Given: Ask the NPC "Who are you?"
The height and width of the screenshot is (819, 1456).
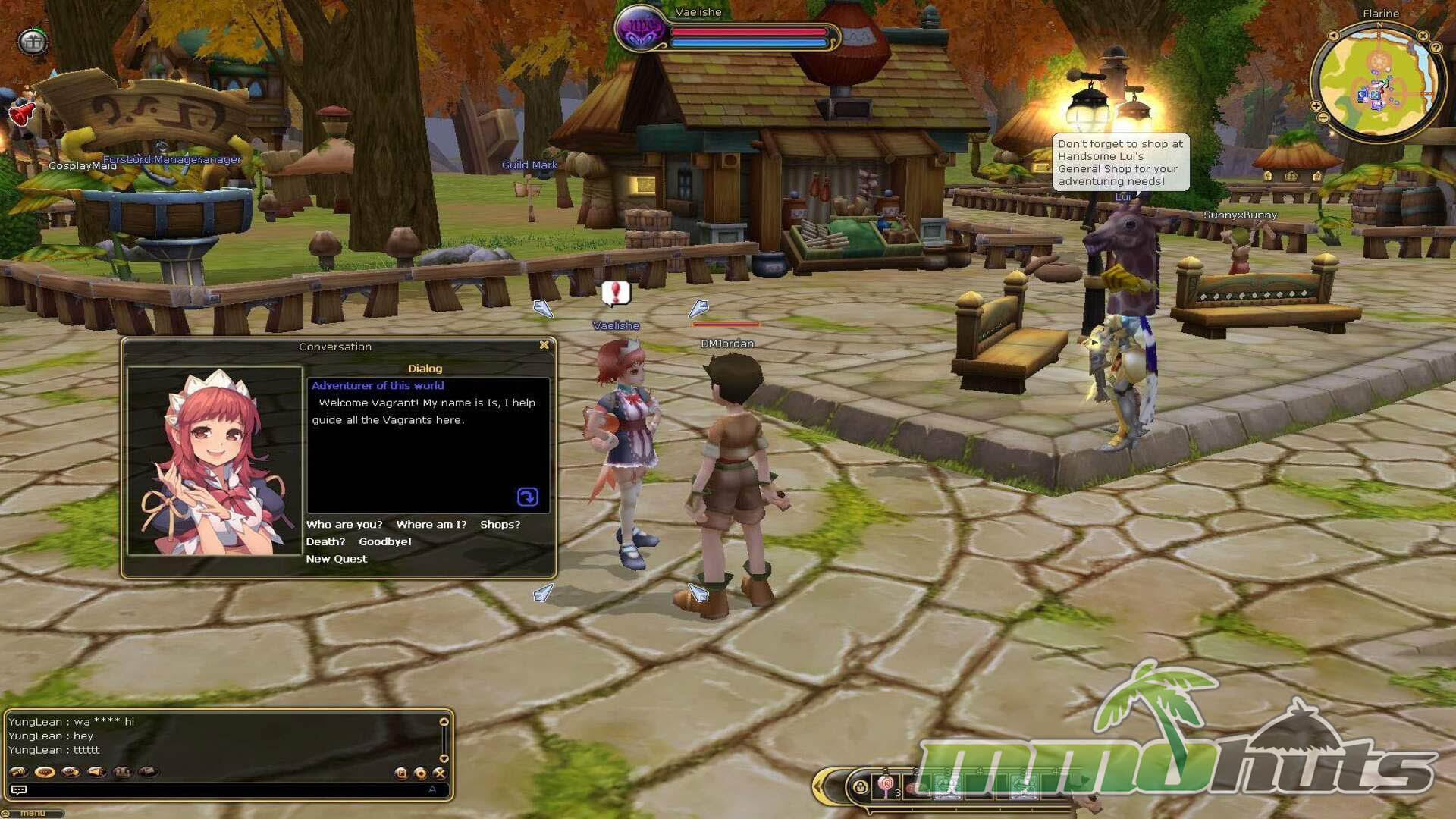Looking at the screenshot, I should click(344, 524).
